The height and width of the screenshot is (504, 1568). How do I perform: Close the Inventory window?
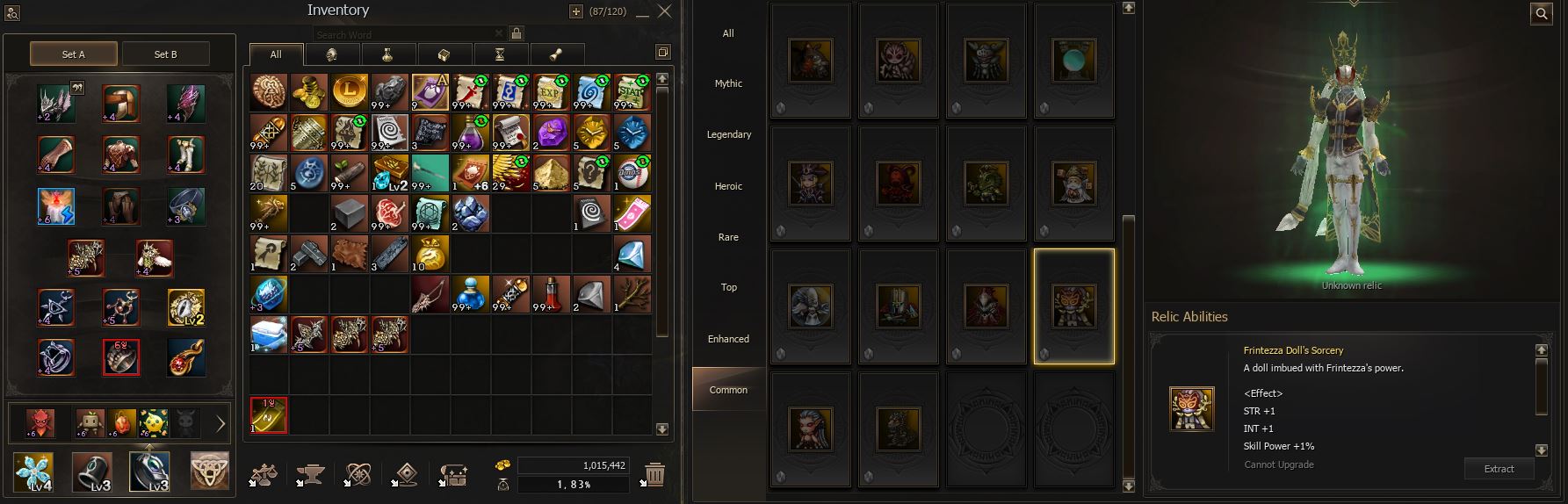coord(665,11)
